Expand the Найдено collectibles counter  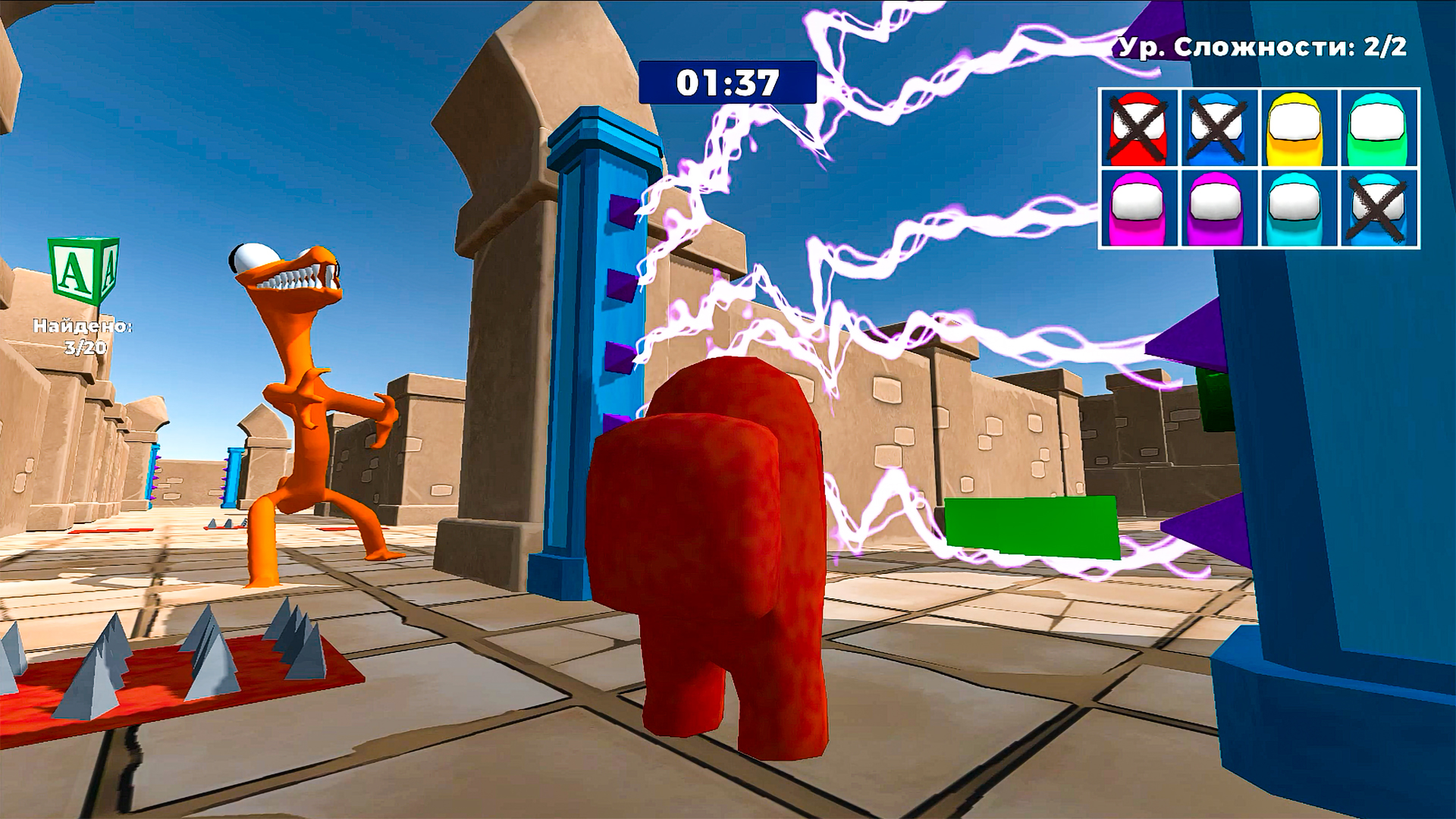(83, 334)
